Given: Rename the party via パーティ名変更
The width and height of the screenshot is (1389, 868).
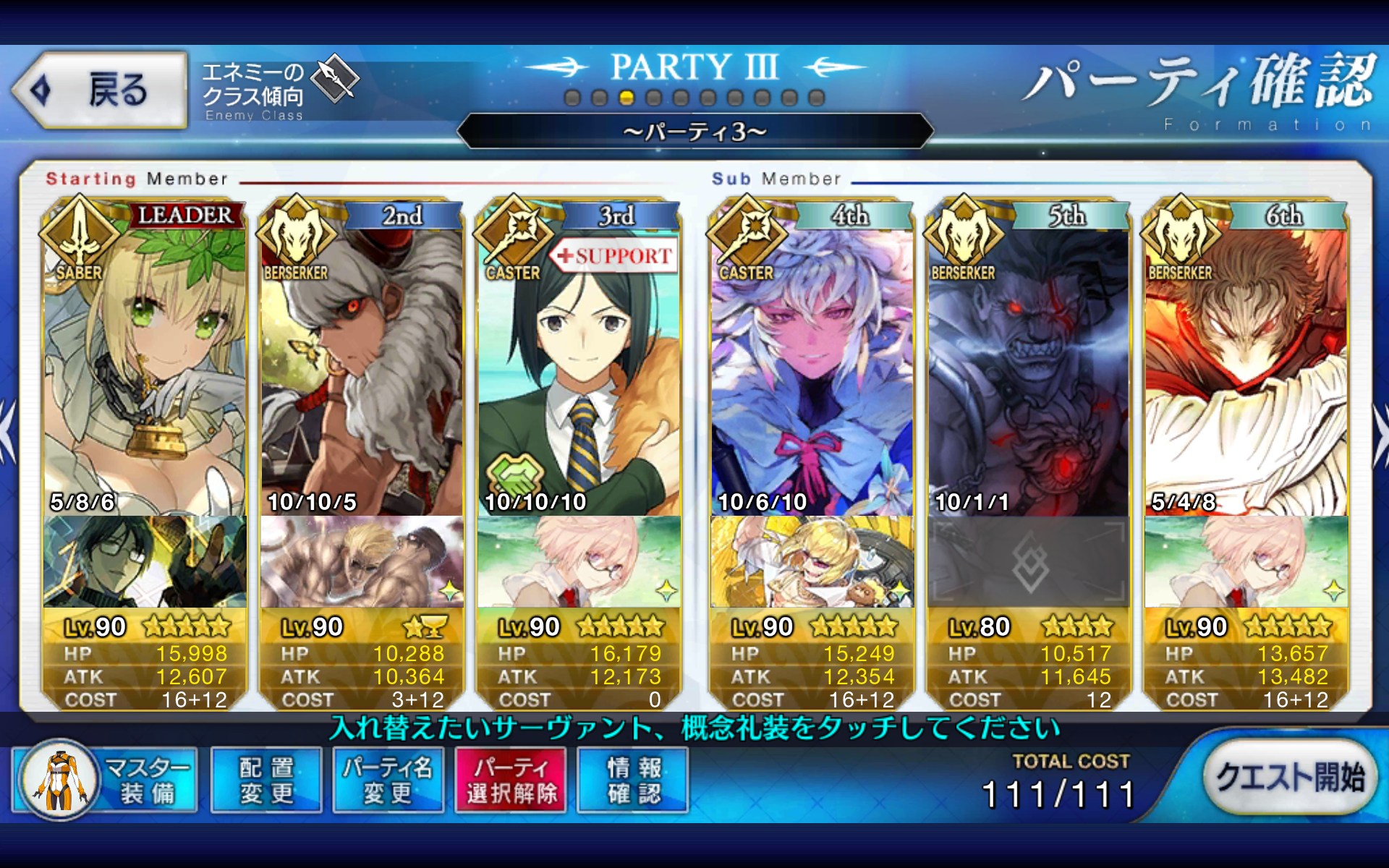Looking at the screenshot, I should pyautogui.click(x=388, y=781).
